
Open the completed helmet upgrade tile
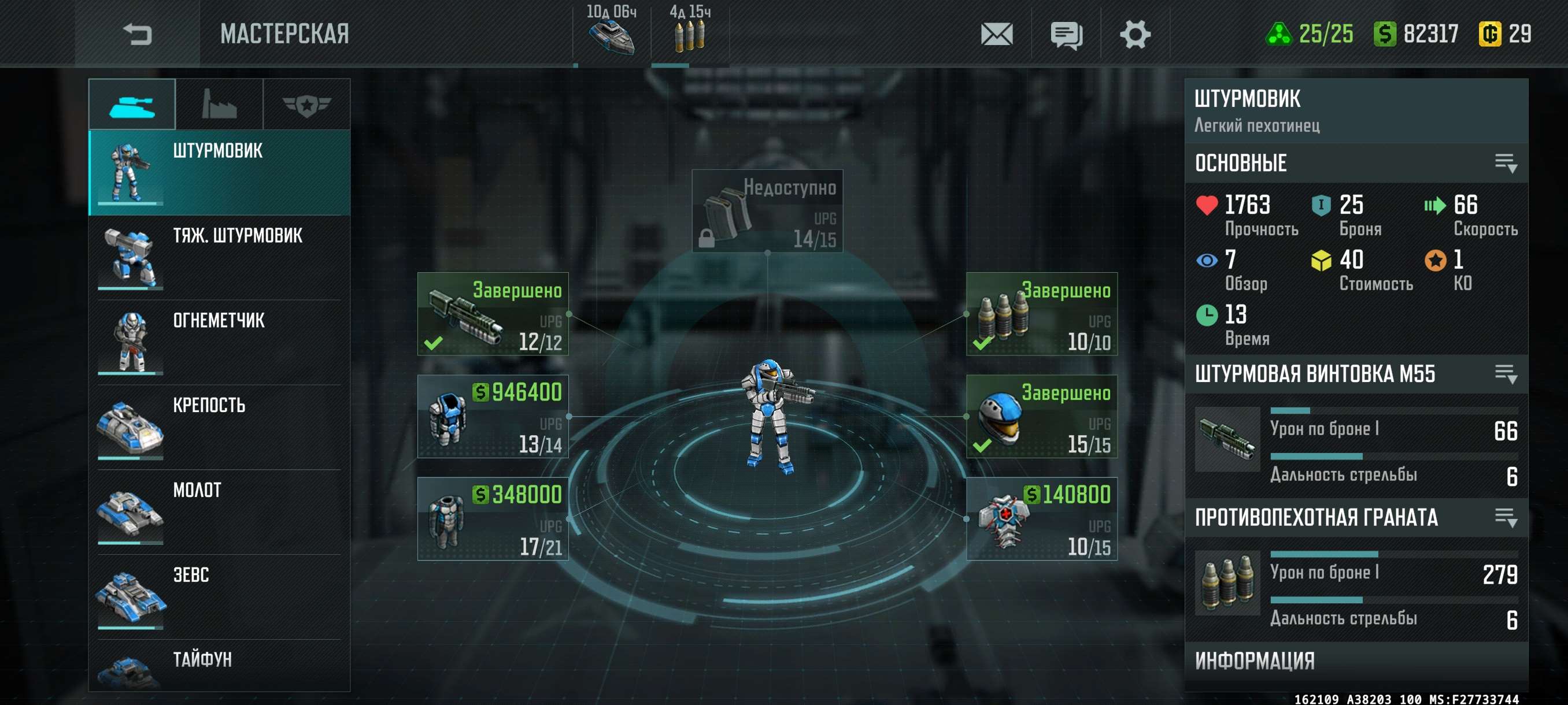1041,417
